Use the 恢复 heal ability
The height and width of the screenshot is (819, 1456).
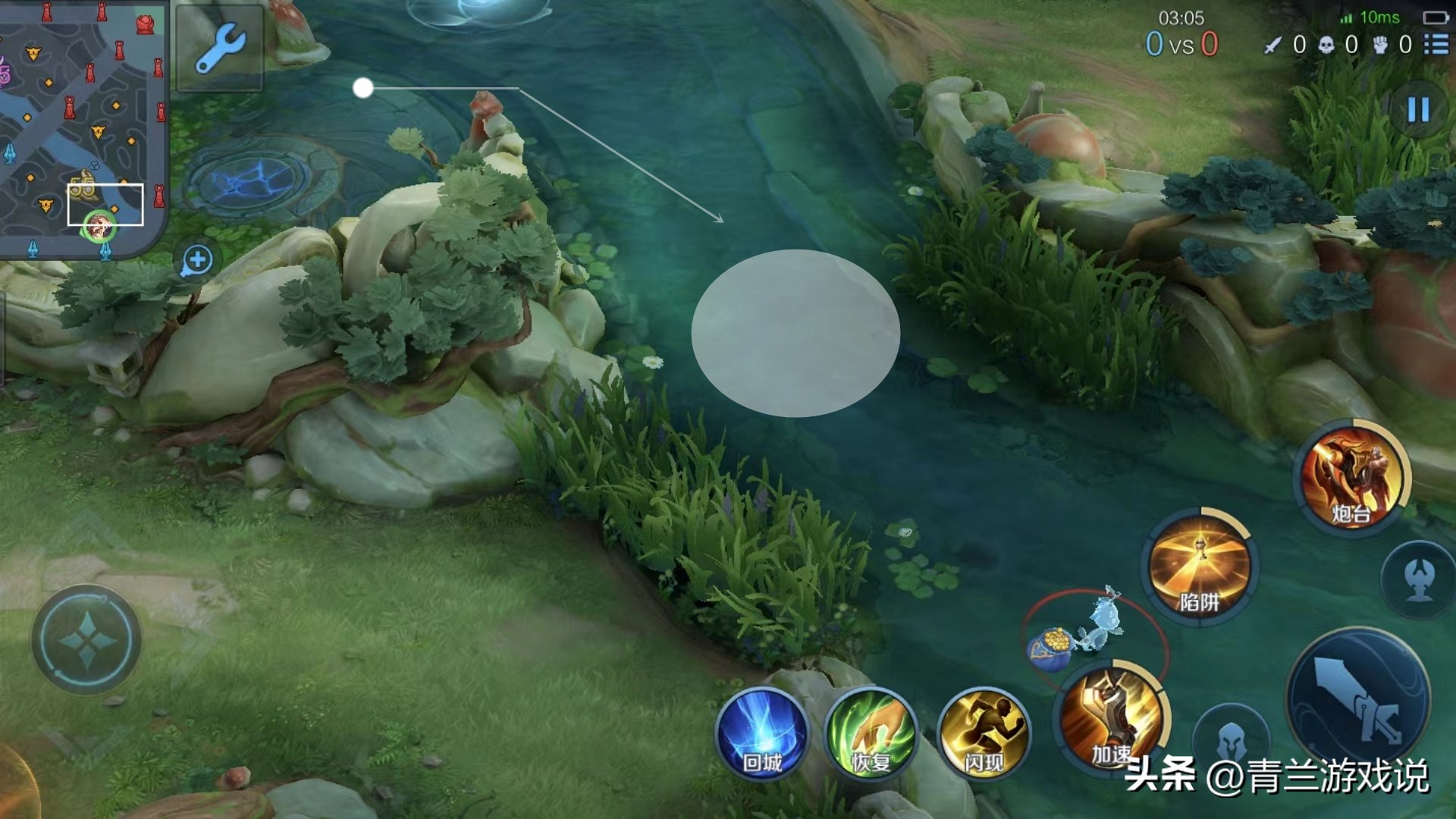tap(870, 734)
